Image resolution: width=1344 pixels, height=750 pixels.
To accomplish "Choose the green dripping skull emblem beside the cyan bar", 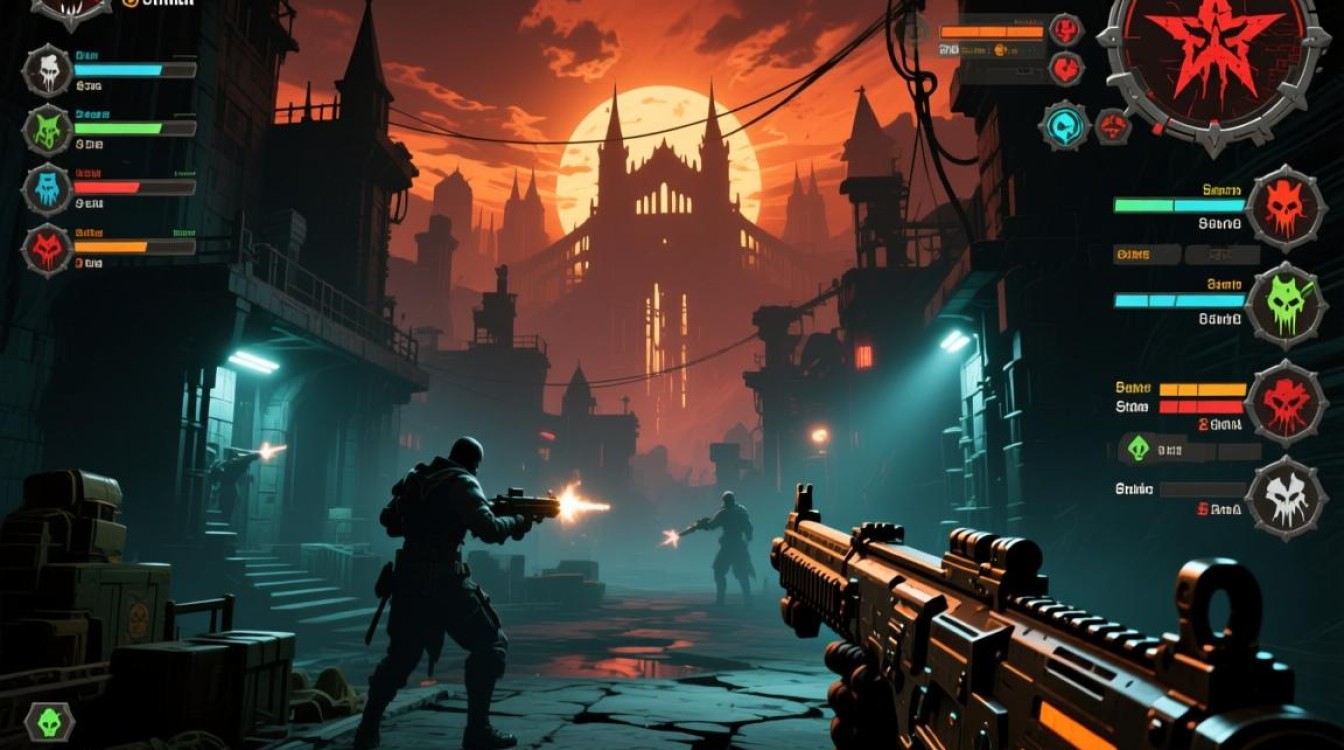I will coord(1286,304).
